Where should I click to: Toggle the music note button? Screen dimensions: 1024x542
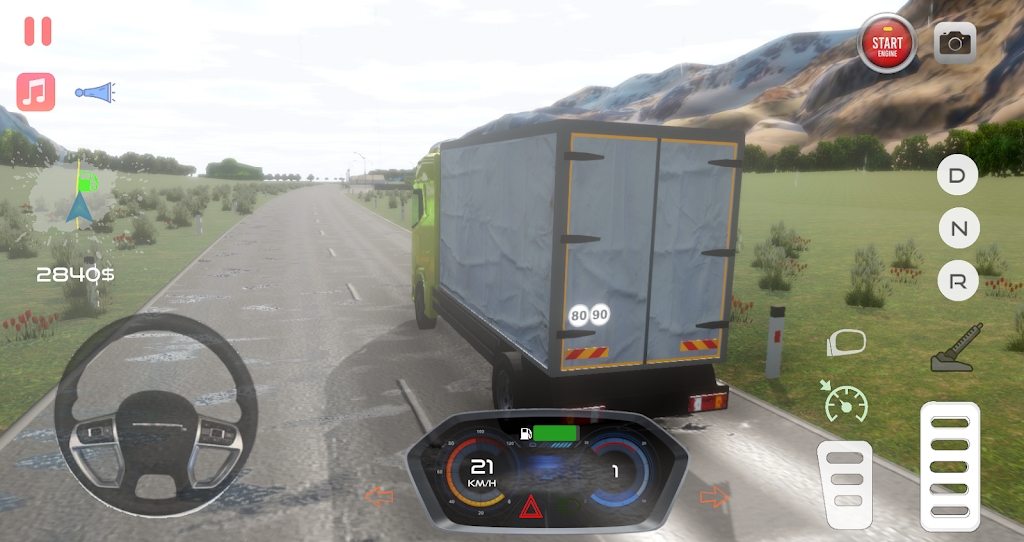coord(36,92)
